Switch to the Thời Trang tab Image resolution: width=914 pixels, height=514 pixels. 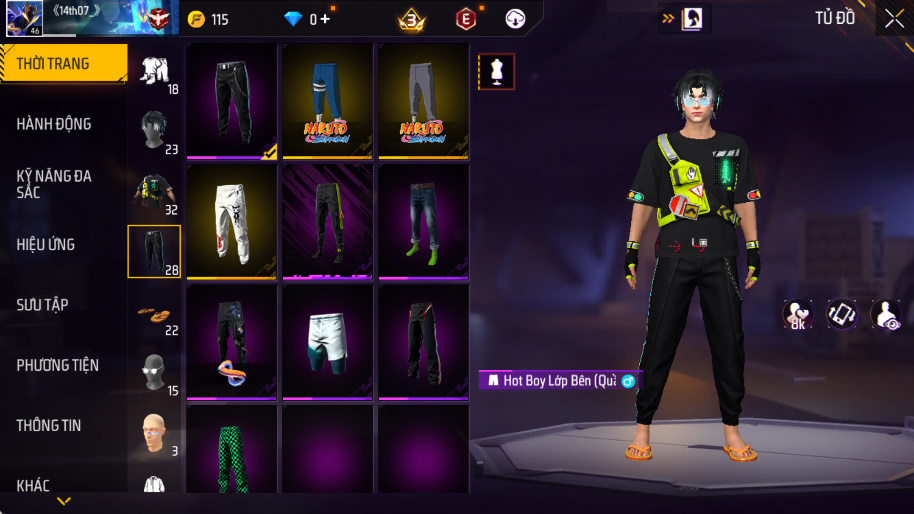point(63,64)
